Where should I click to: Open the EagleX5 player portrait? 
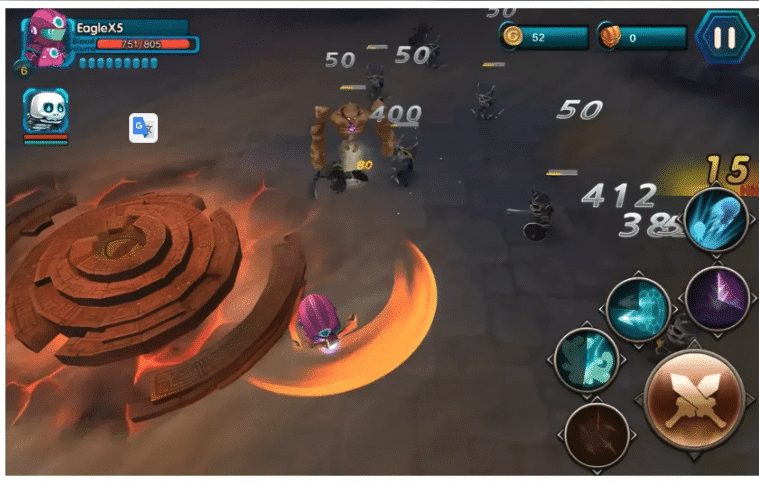pyautogui.click(x=45, y=38)
